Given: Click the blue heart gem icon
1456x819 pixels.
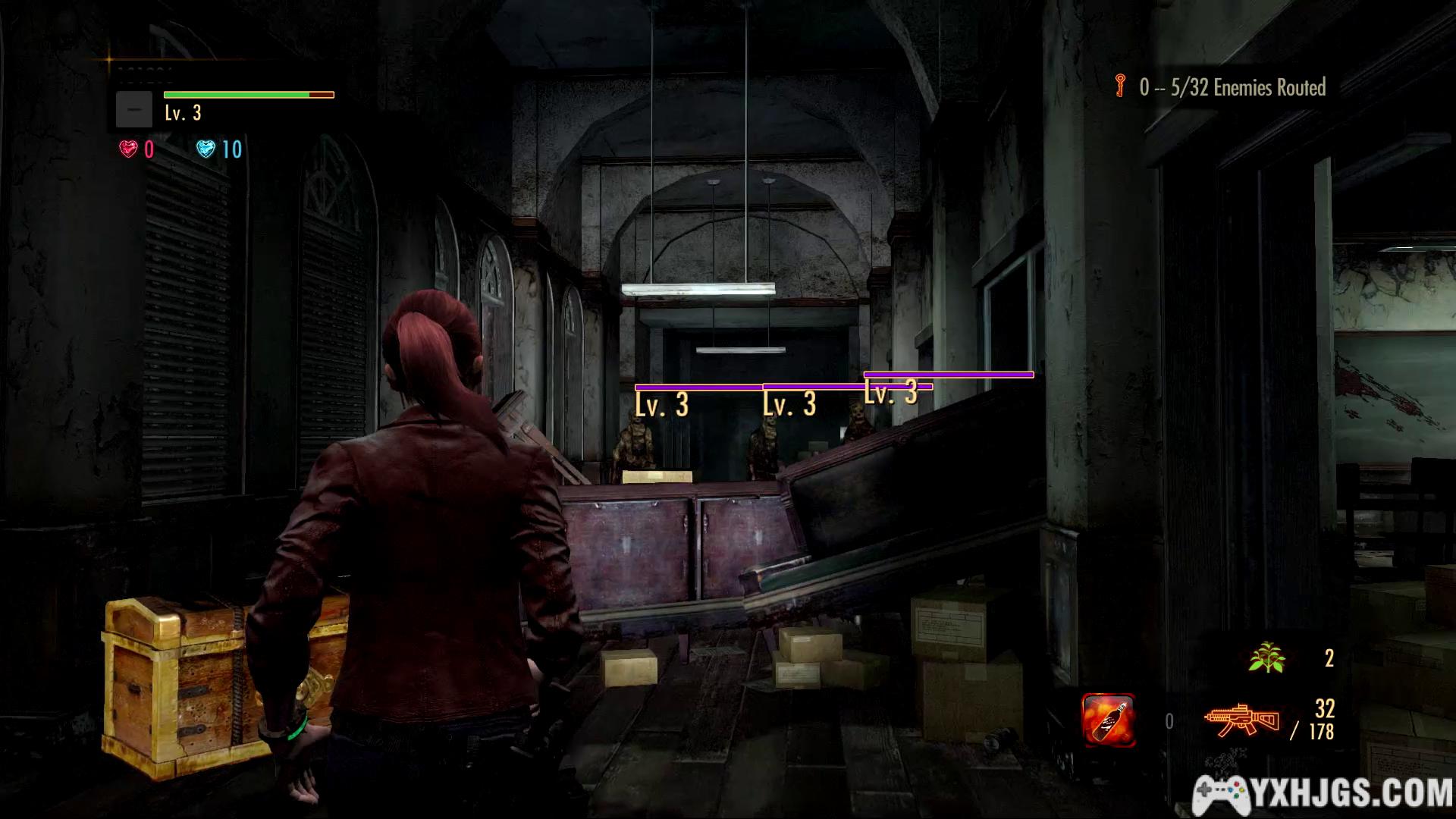Looking at the screenshot, I should point(206,149).
